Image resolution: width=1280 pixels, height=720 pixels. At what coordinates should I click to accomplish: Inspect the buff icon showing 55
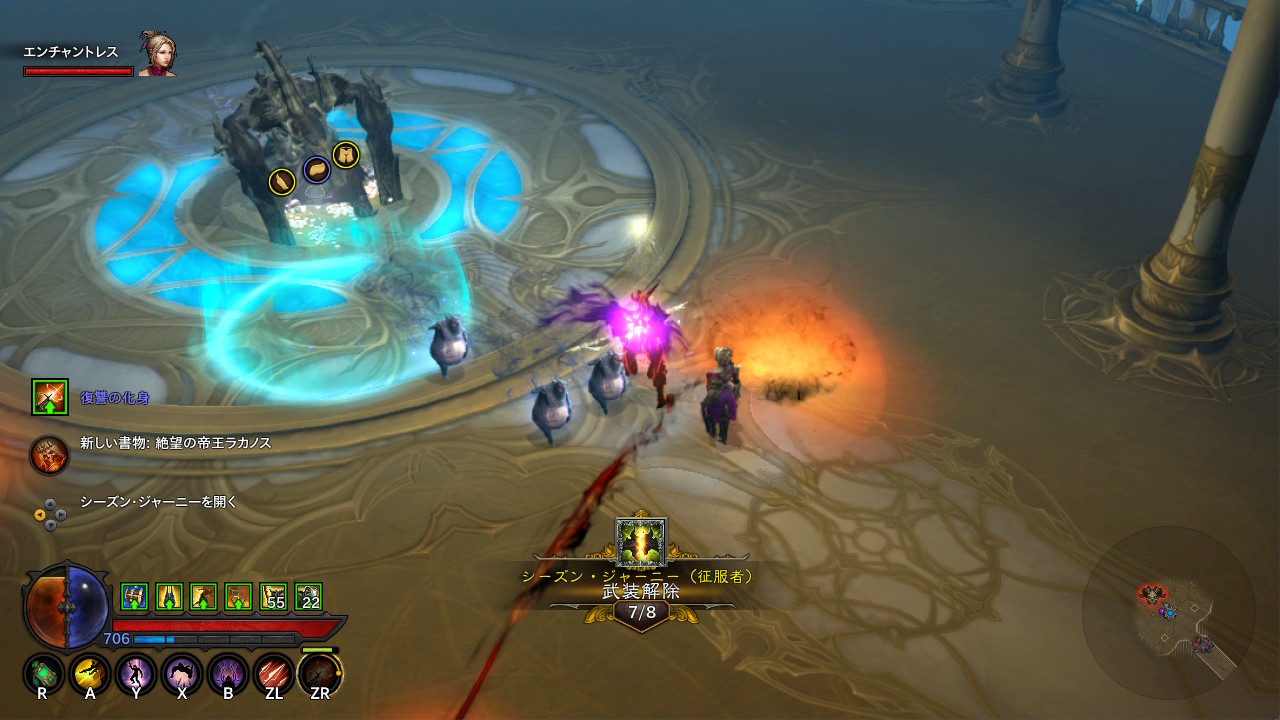[x=273, y=597]
